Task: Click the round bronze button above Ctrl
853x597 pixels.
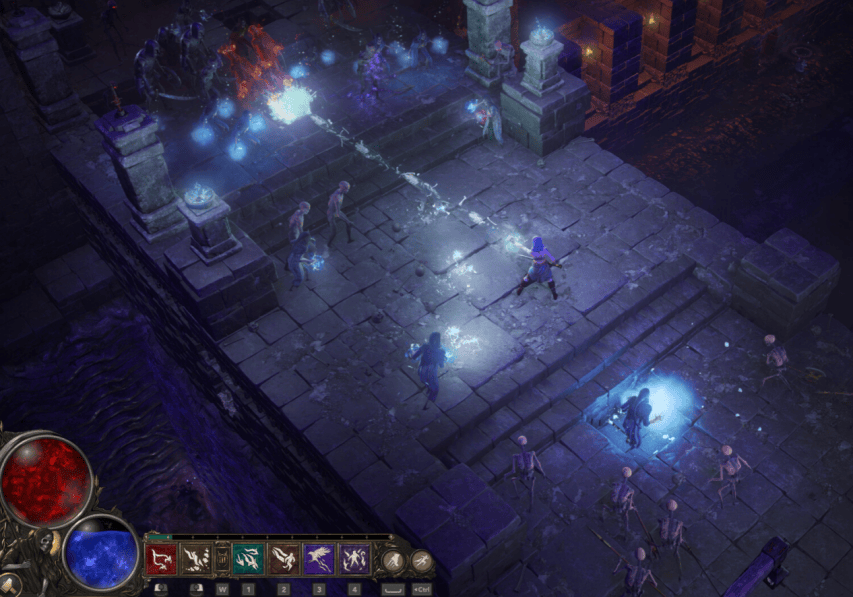Action: [421, 560]
